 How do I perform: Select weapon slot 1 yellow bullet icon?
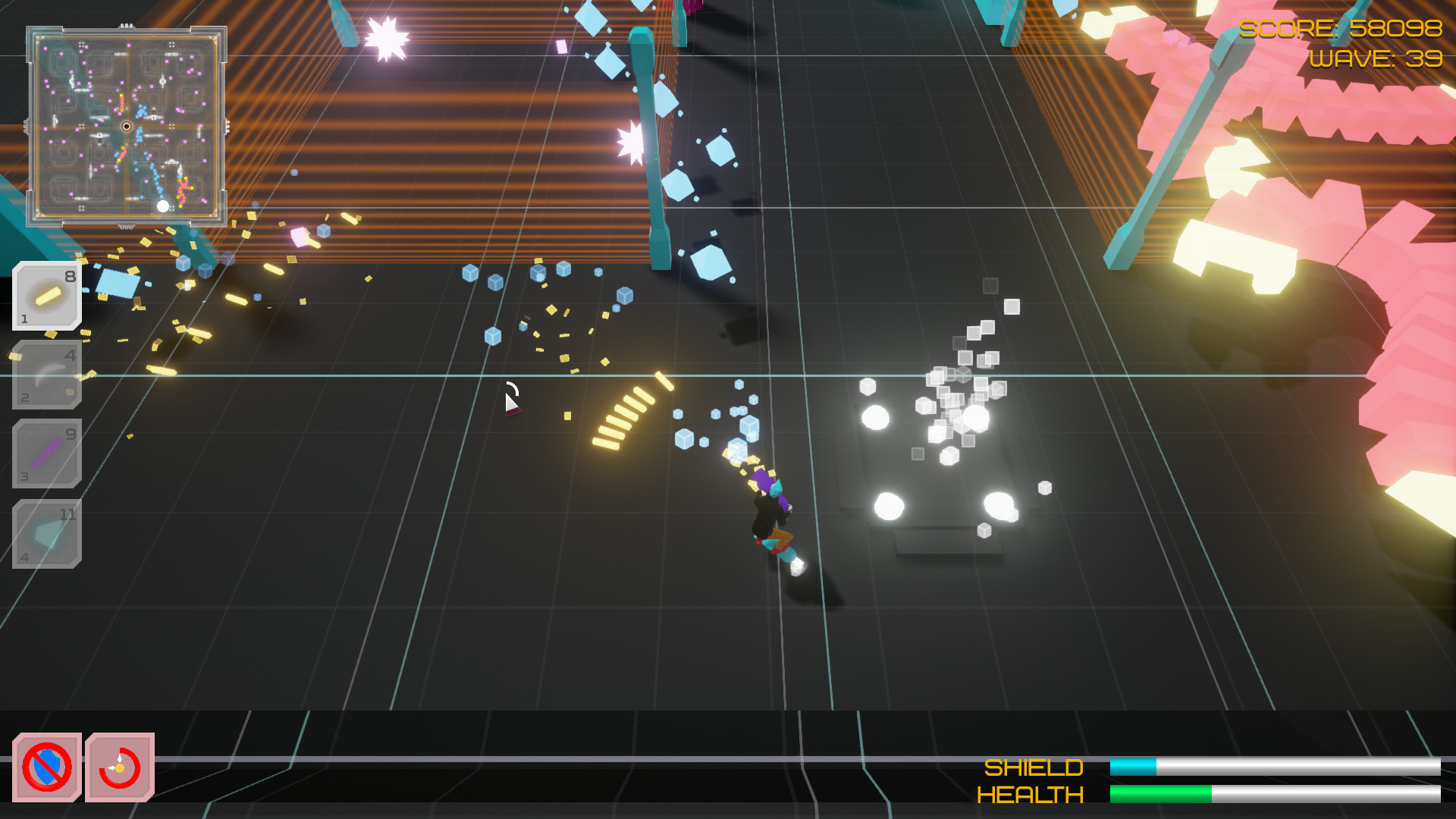click(x=46, y=296)
